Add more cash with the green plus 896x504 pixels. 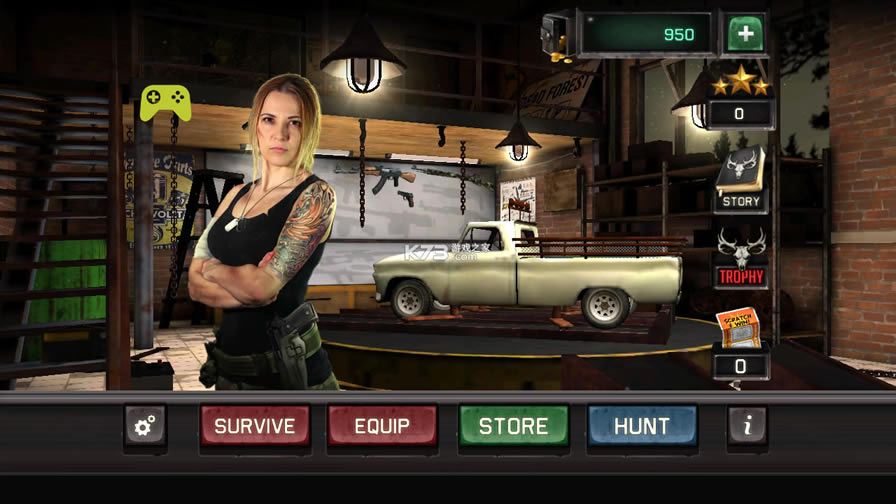pyautogui.click(x=744, y=34)
